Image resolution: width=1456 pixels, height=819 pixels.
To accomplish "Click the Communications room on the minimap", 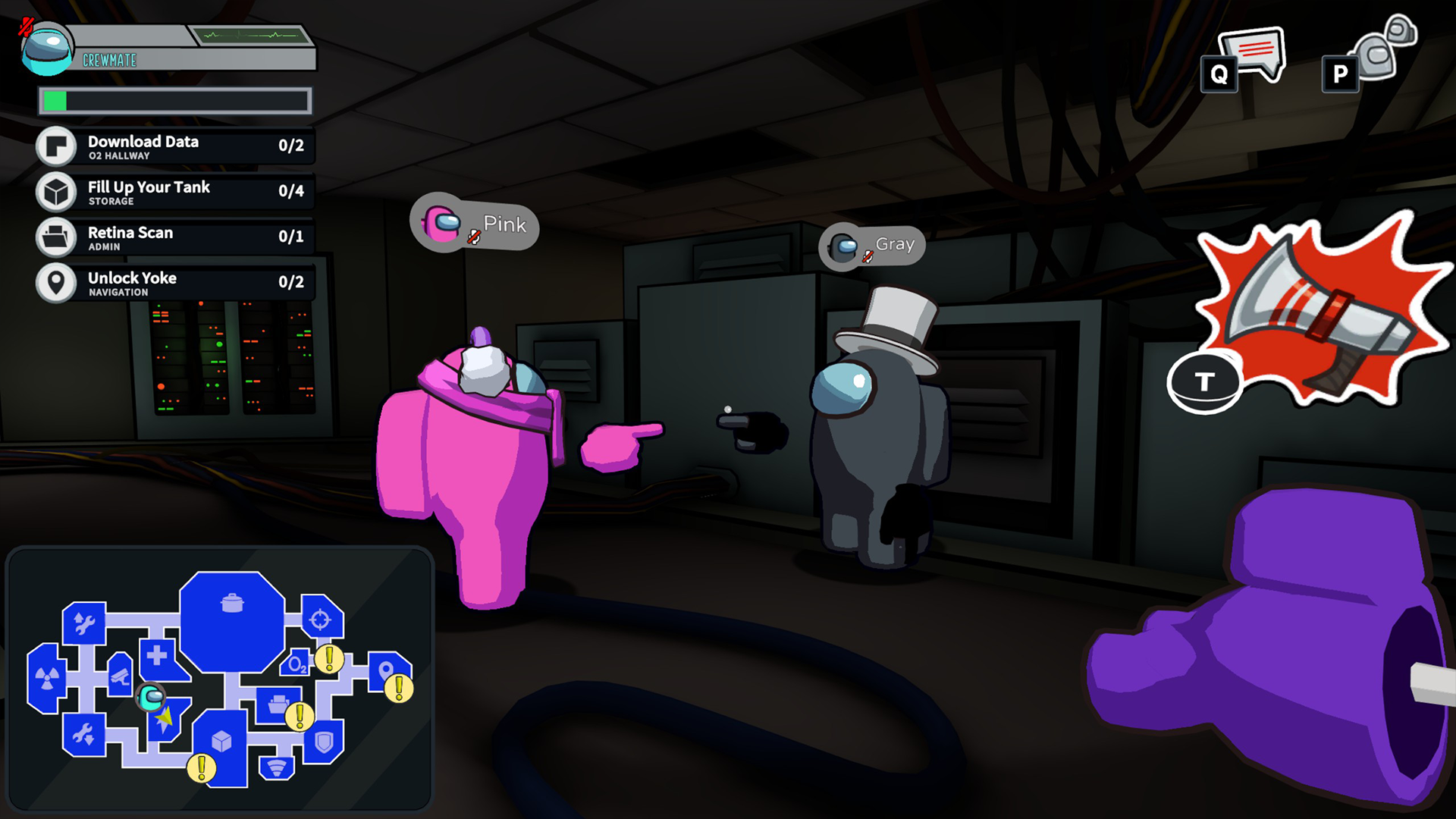I will pos(277,767).
